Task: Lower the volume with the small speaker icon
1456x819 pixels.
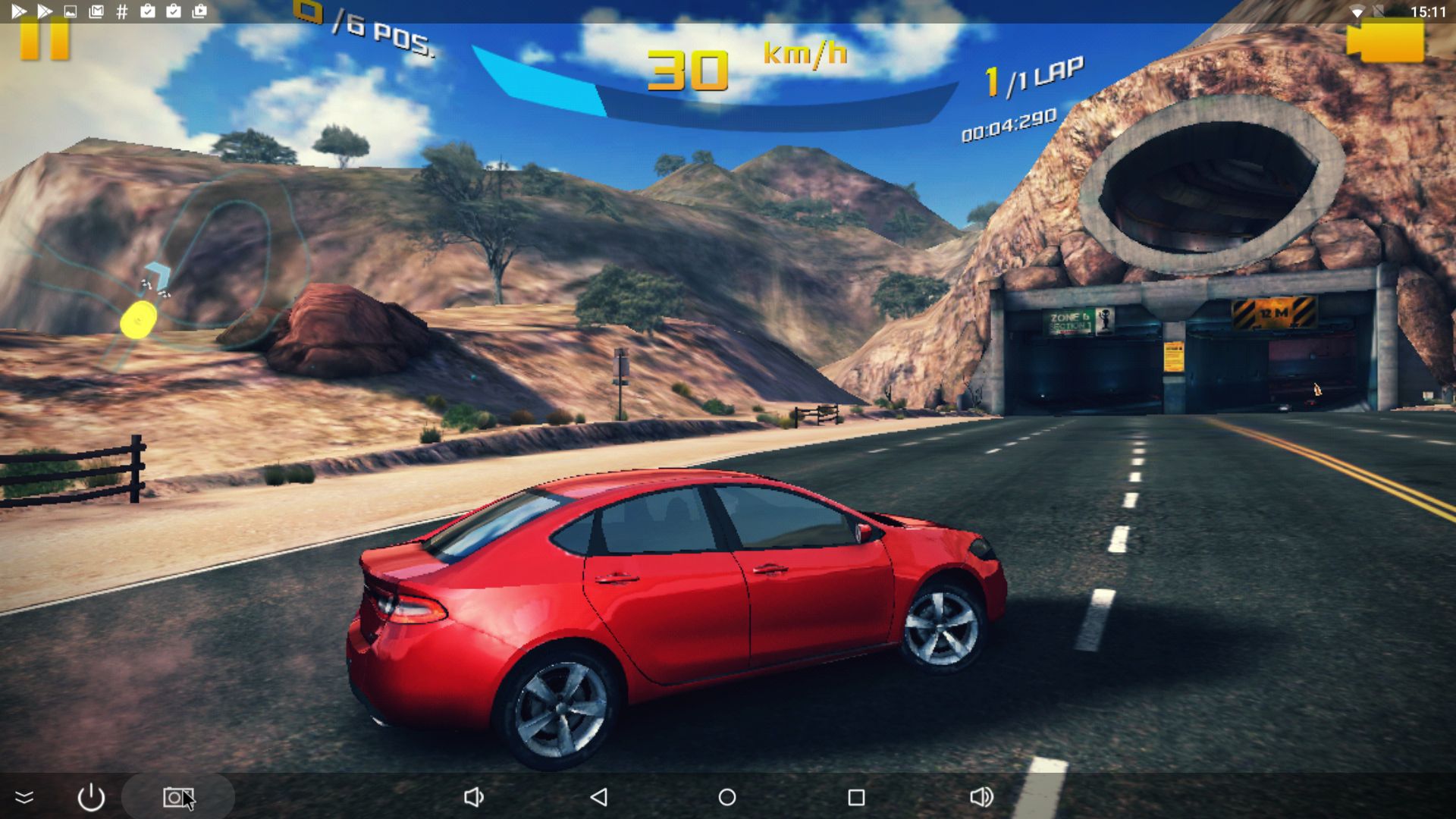Action: [x=473, y=797]
